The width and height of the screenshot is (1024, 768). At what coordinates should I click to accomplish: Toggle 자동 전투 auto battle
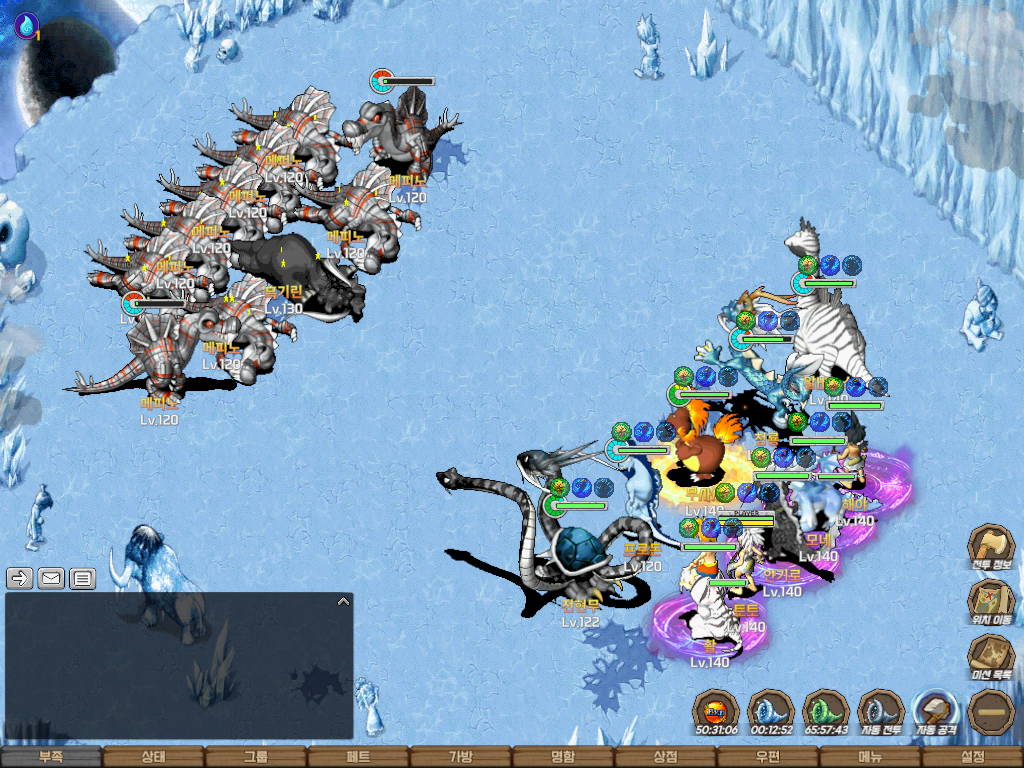881,713
